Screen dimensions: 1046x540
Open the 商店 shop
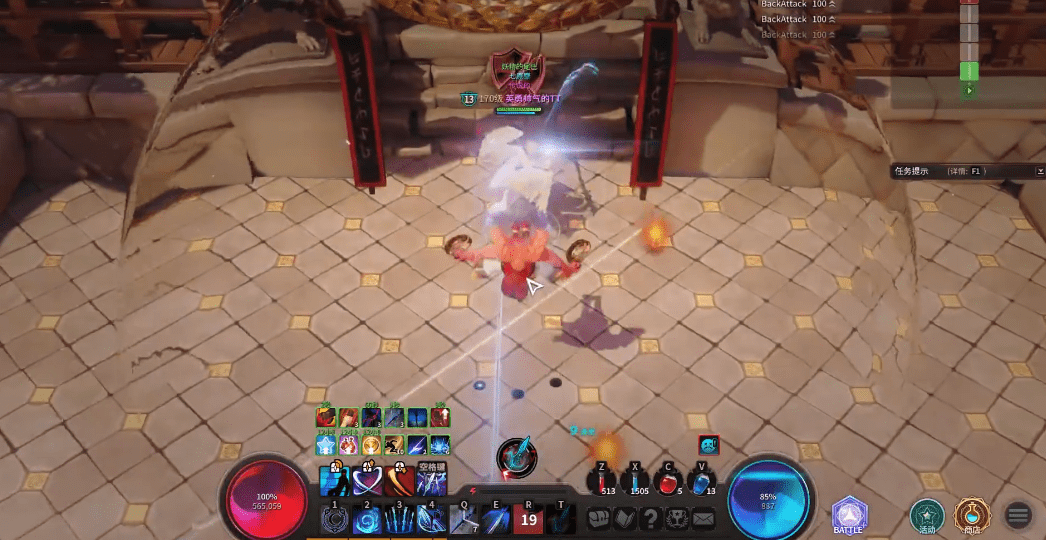[971, 514]
